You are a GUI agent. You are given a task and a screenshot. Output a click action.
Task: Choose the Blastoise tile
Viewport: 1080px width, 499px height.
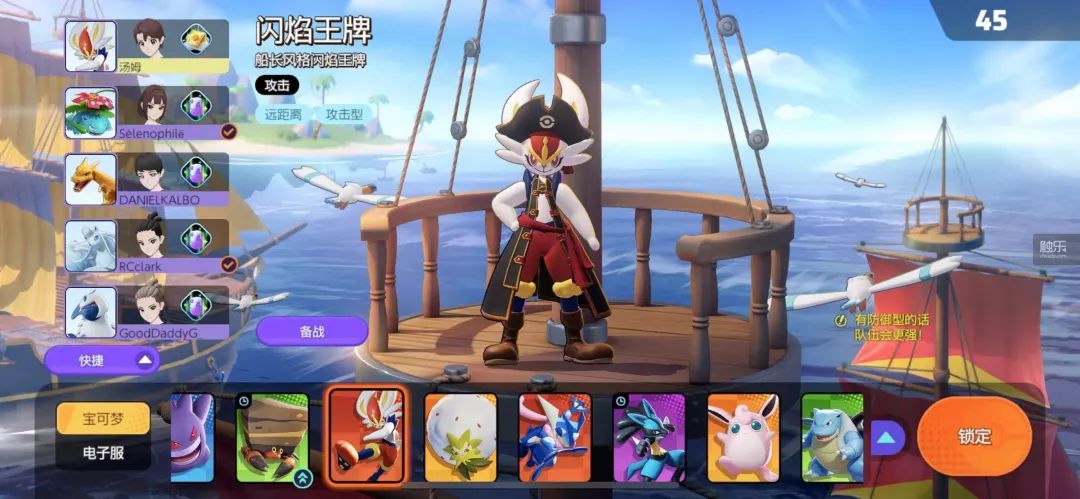click(831, 438)
